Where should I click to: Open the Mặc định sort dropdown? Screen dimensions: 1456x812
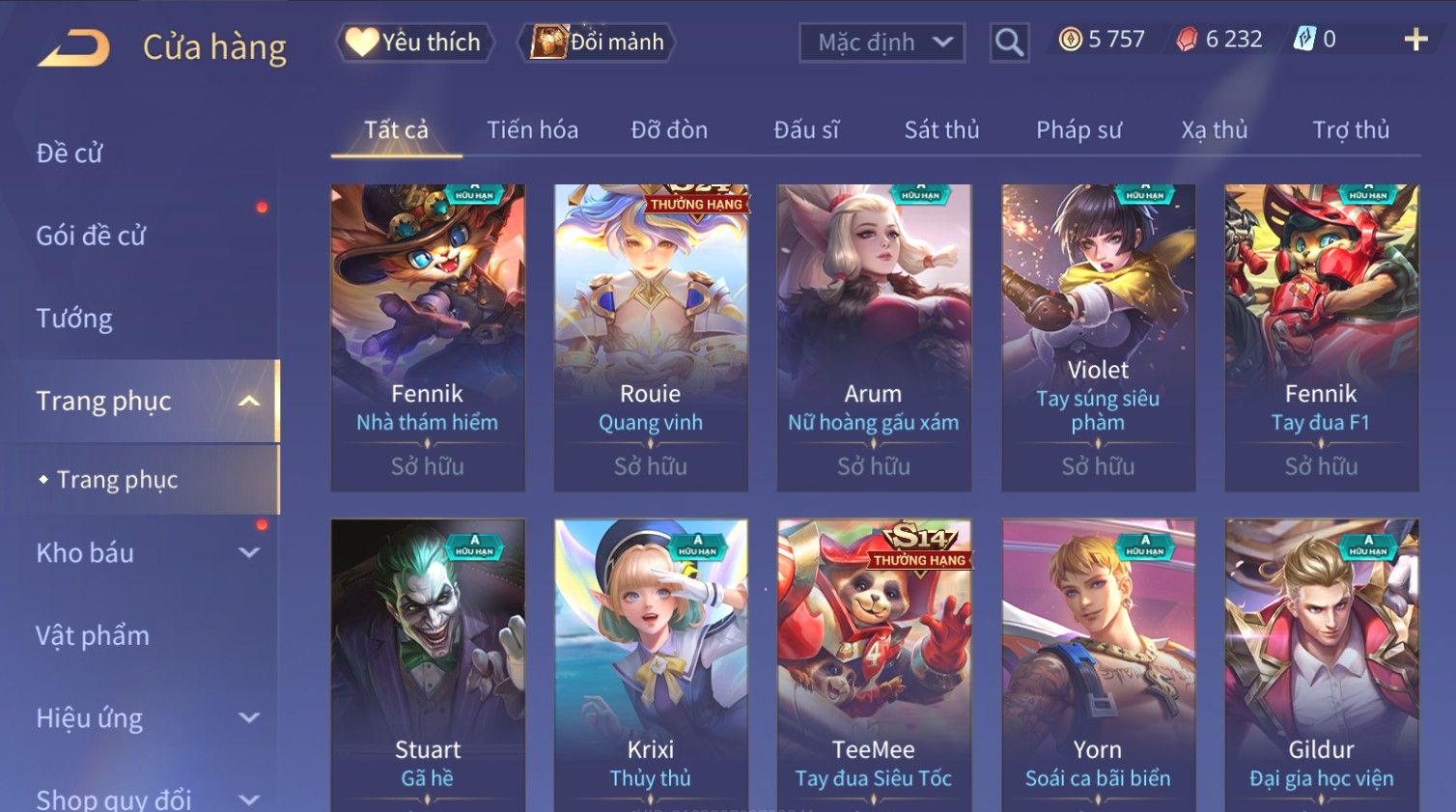point(882,42)
